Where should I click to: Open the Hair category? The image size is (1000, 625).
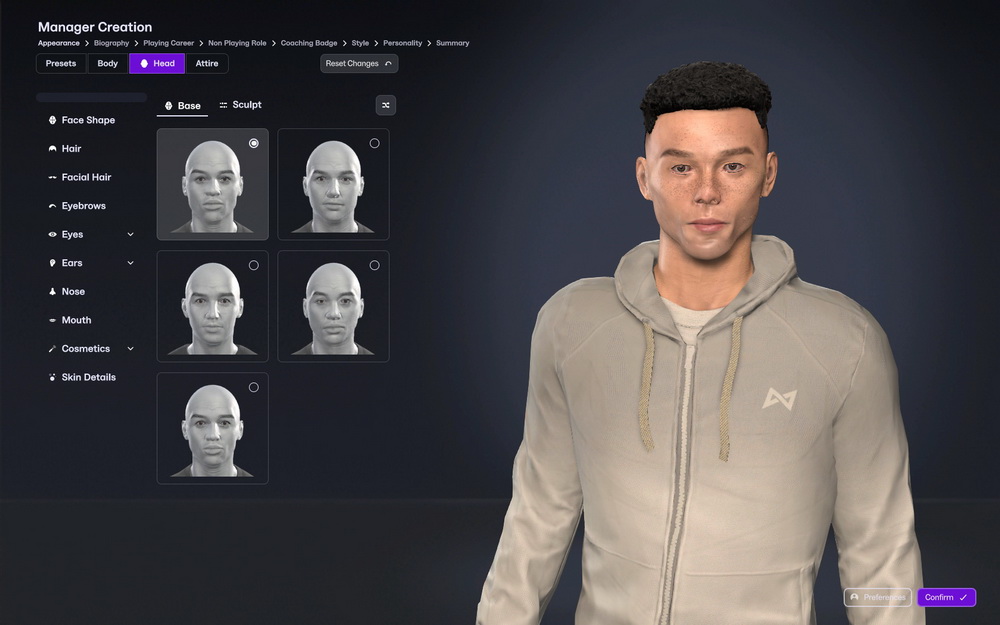coord(71,149)
